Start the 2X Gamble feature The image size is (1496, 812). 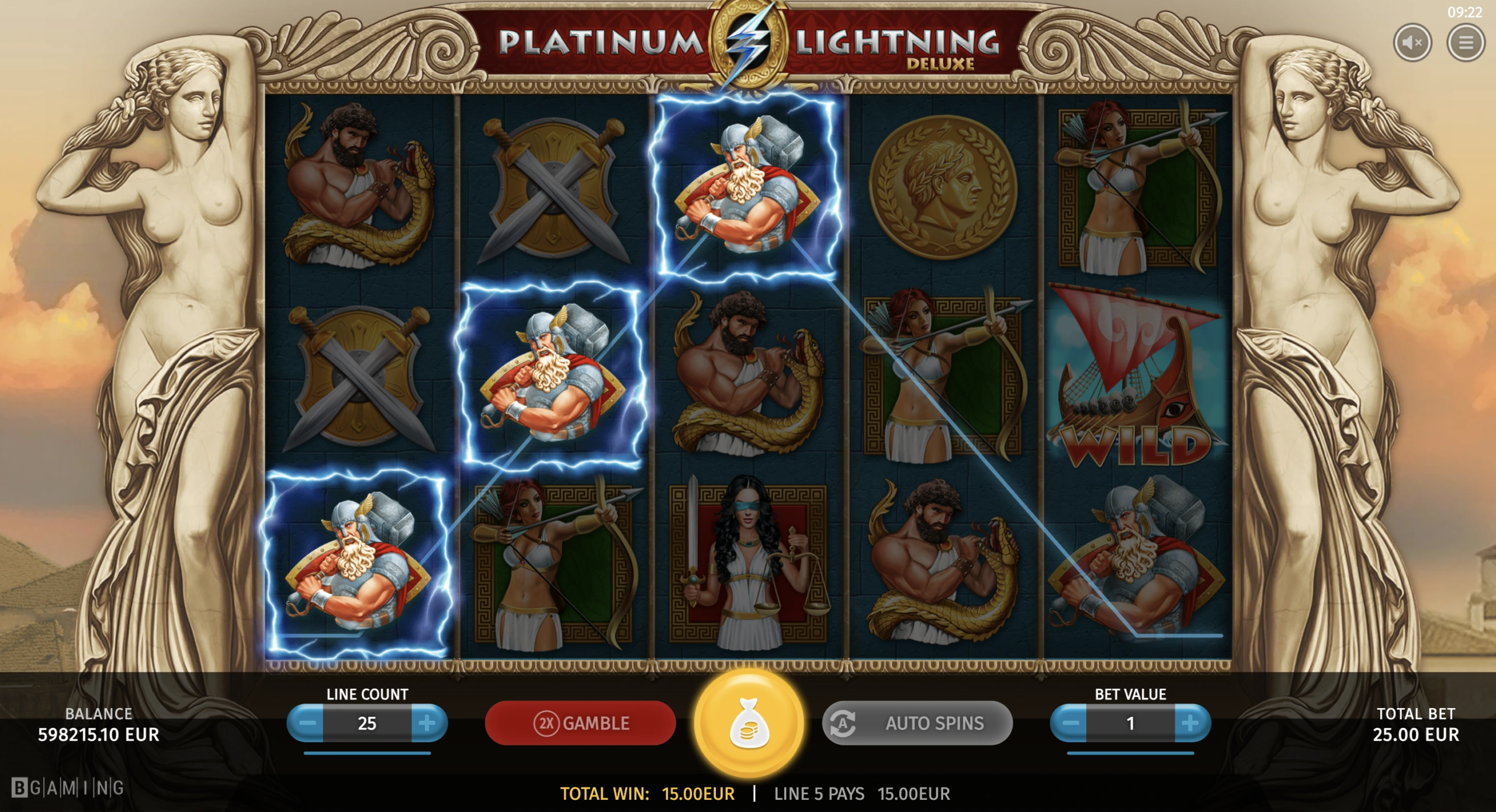click(580, 723)
